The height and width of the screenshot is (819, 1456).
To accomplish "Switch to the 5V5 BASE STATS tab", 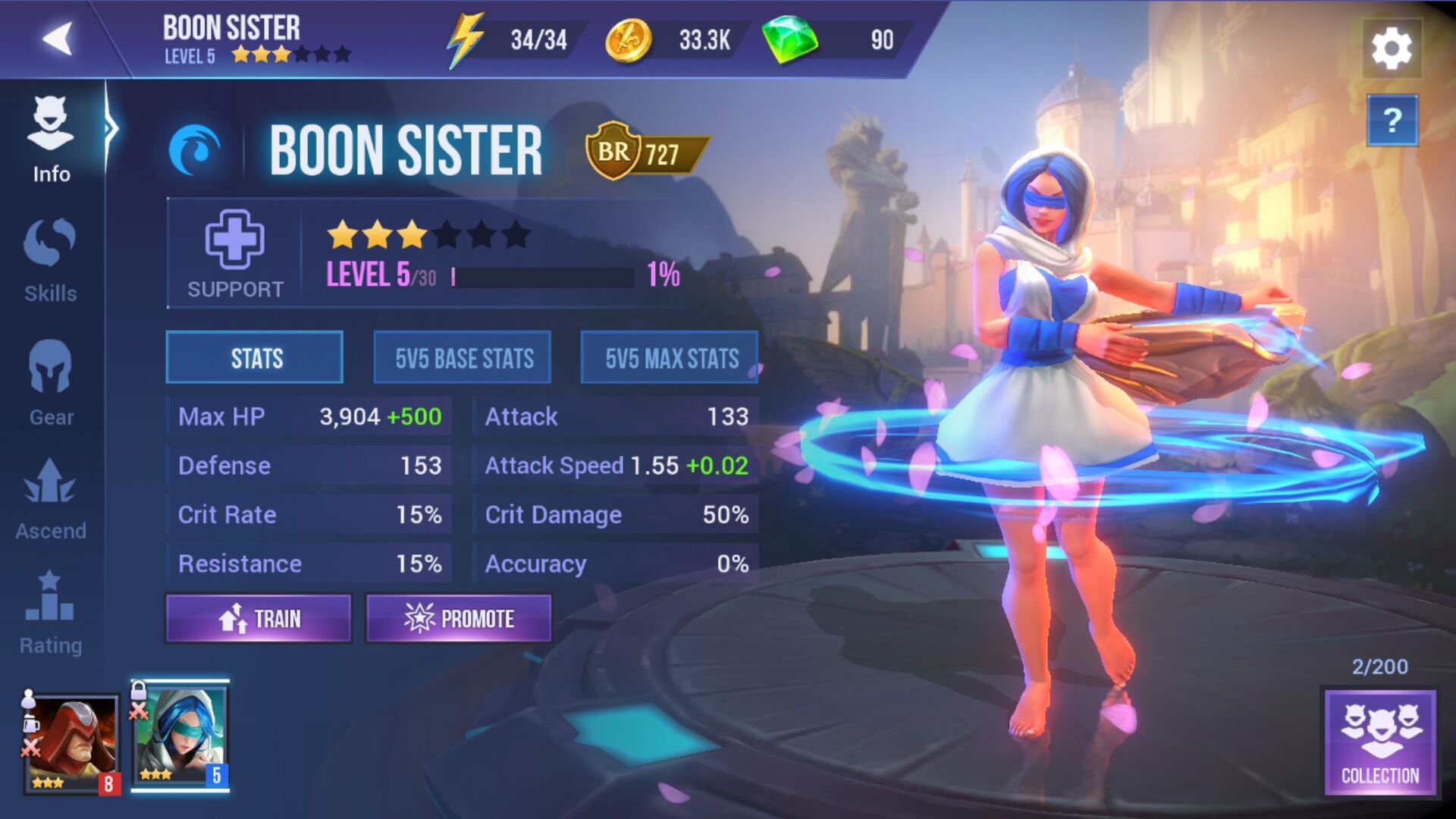I will [x=461, y=357].
